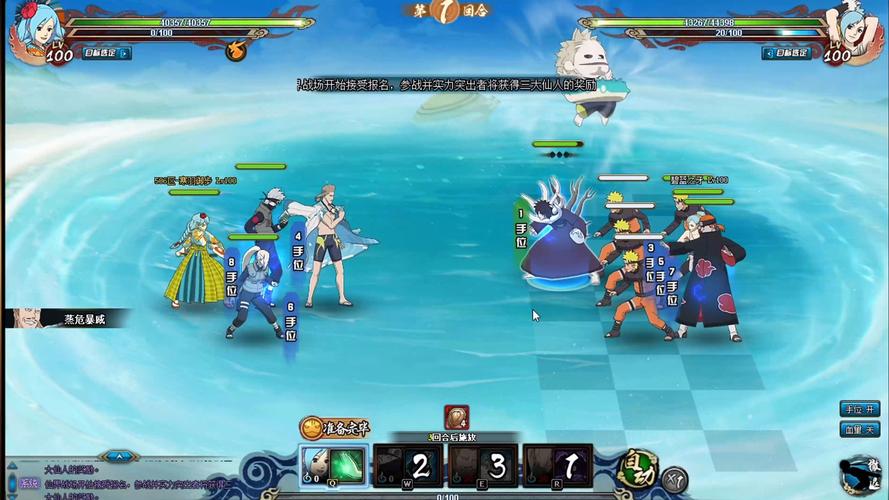Toggle the 血量 关 health display button
The height and width of the screenshot is (500, 889).
click(859, 429)
